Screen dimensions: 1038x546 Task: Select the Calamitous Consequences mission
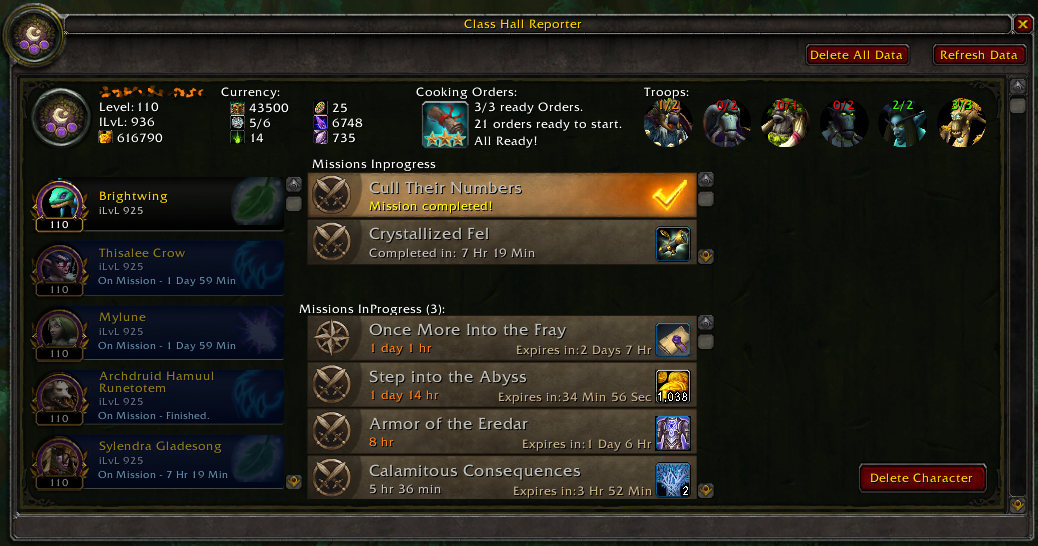pos(480,479)
